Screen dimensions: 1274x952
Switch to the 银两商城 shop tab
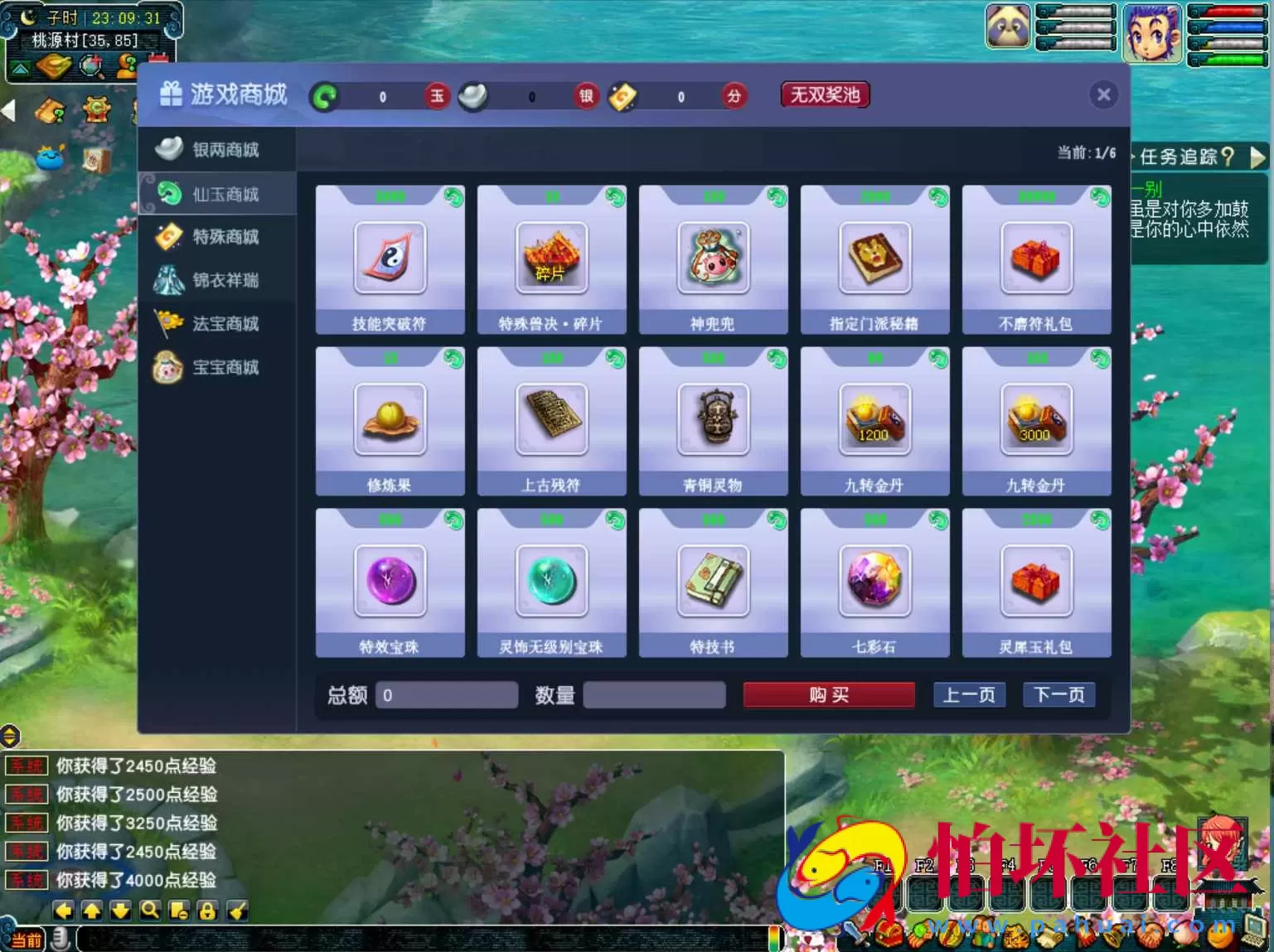click(219, 150)
